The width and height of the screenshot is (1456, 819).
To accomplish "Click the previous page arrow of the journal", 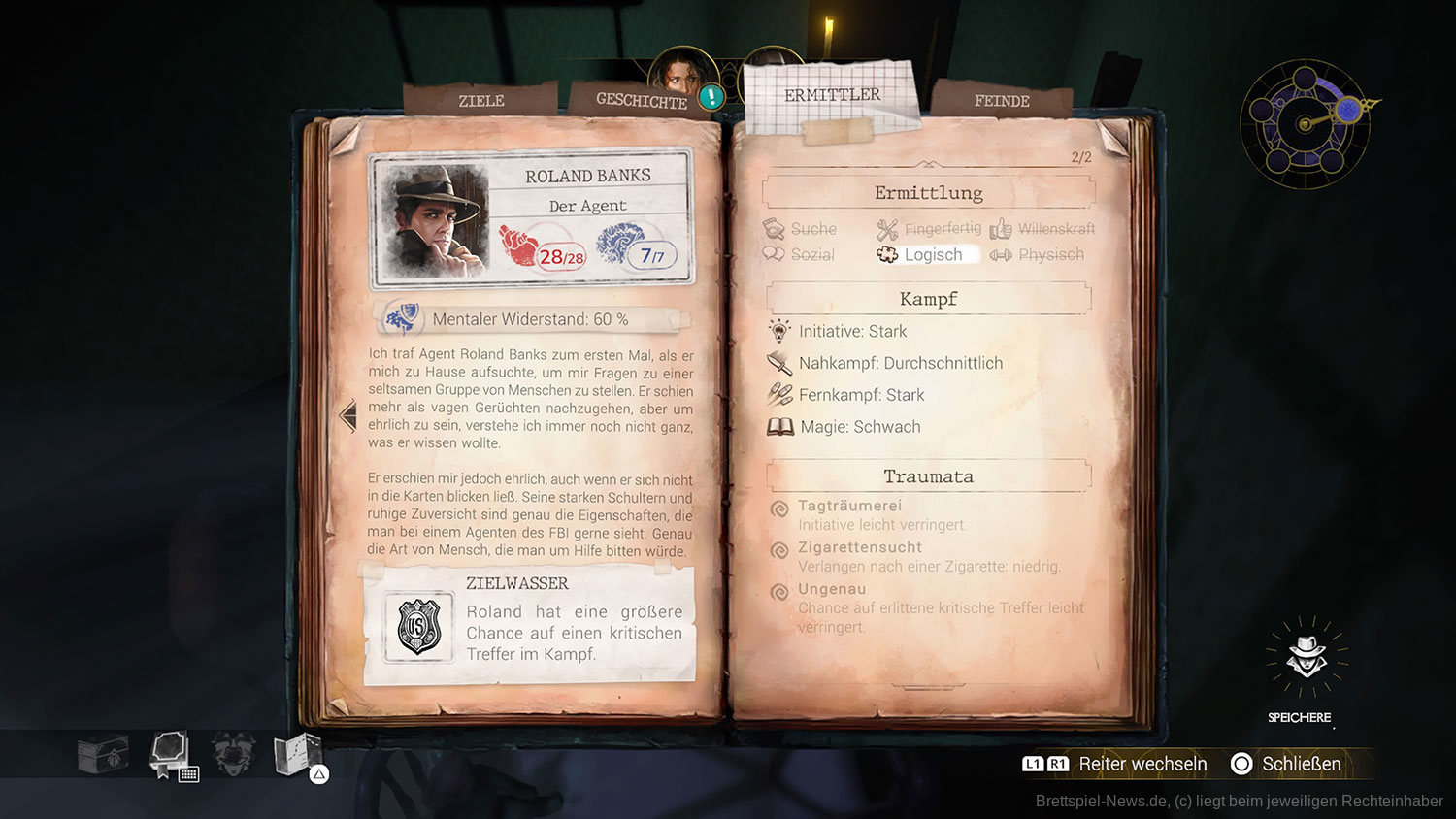I will [347, 416].
